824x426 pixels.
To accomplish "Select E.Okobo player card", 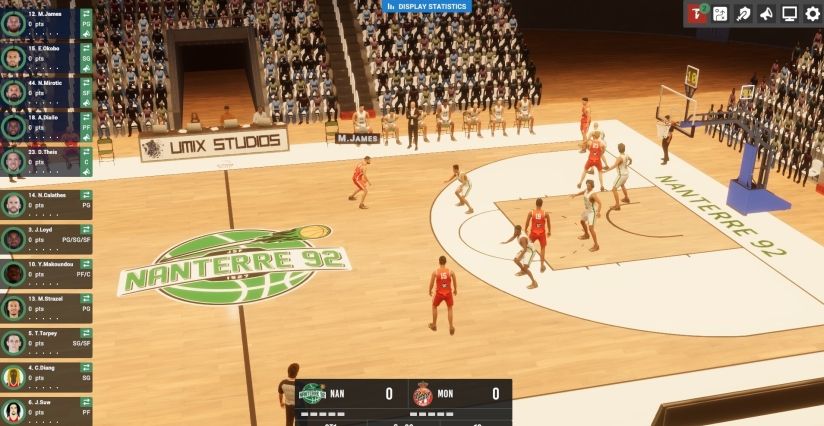I will 40,56.
